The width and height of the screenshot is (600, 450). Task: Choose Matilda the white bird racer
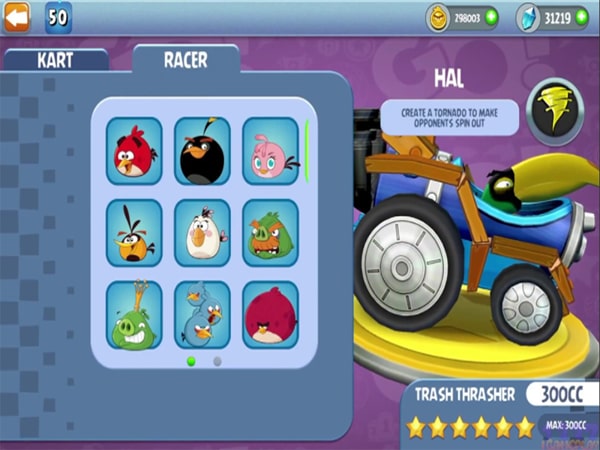coord(202,233)
